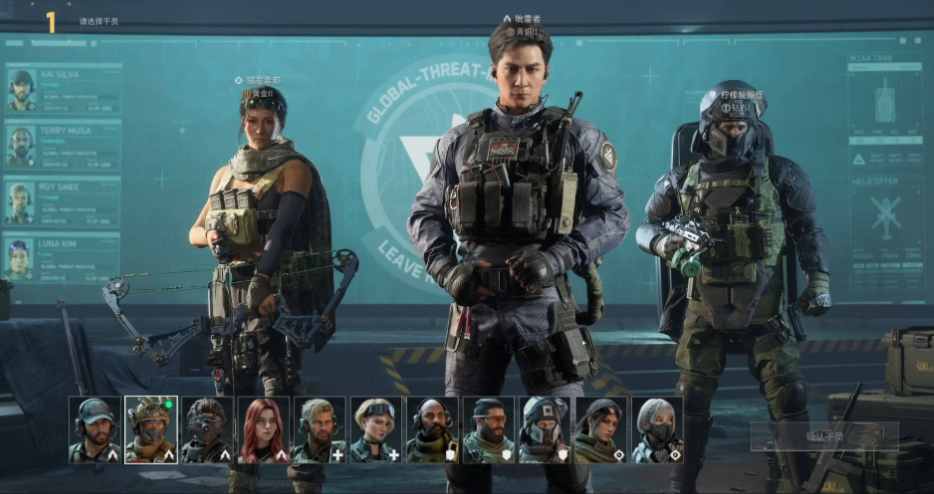
Task: Pick the bald bearded operator with headset
Action: coord(432,430)
